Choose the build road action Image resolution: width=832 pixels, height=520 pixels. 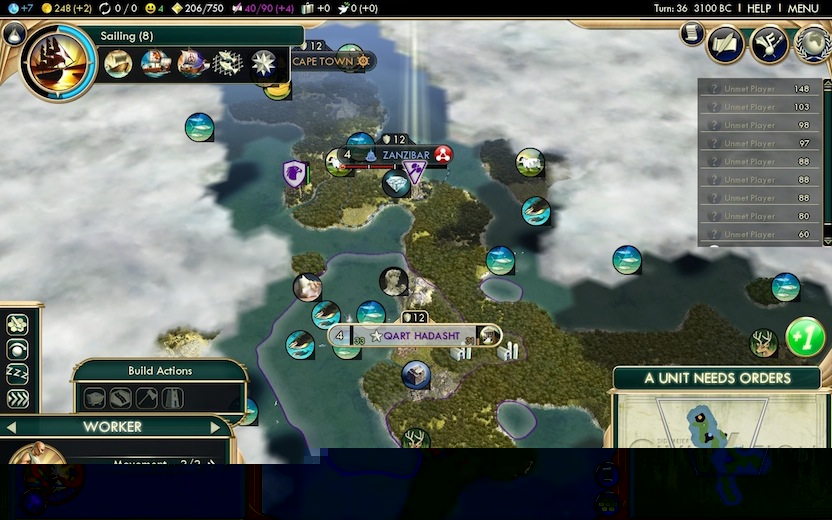pos(121,398)
